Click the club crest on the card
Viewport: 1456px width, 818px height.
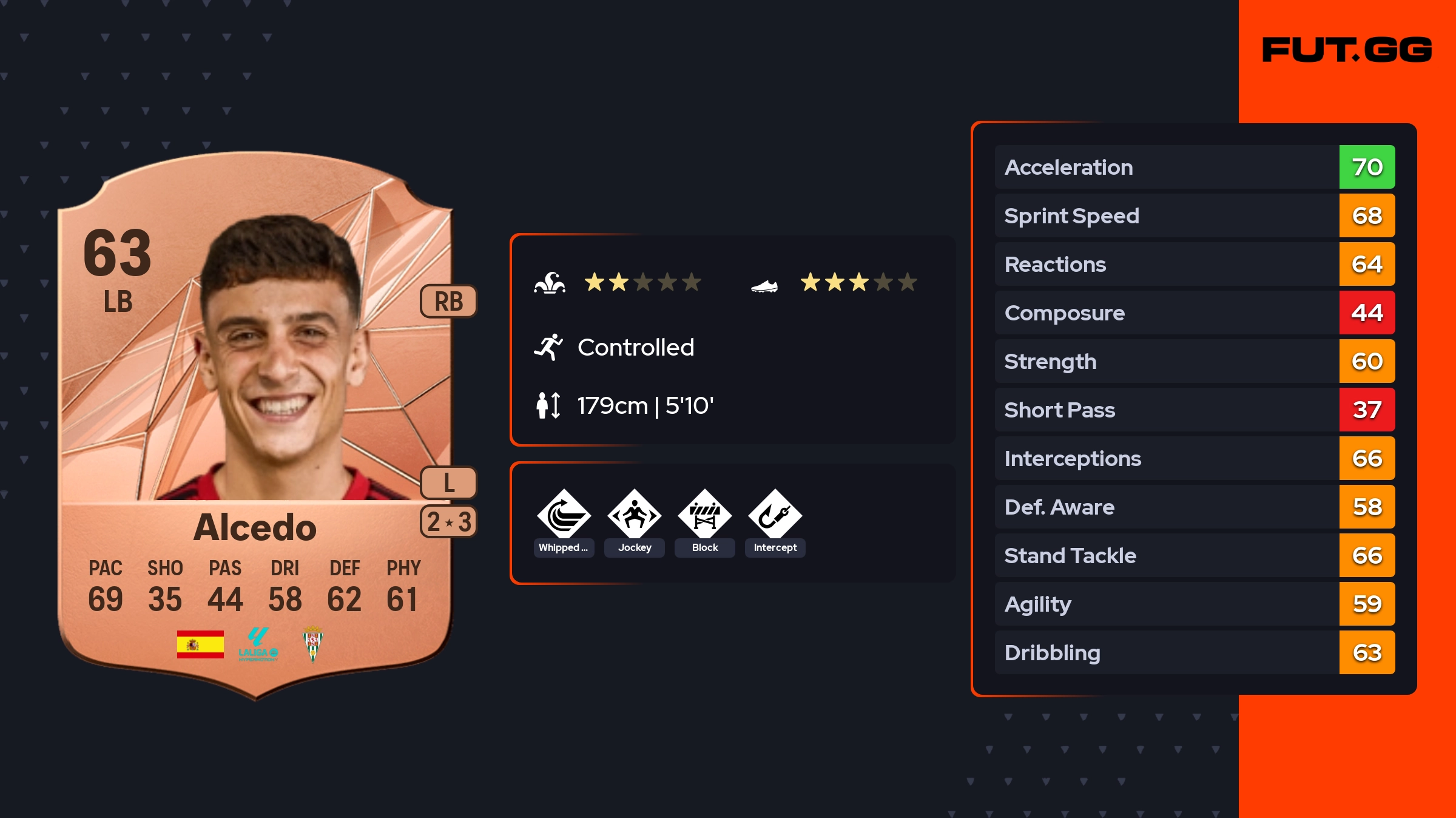(x=313, y=644)
